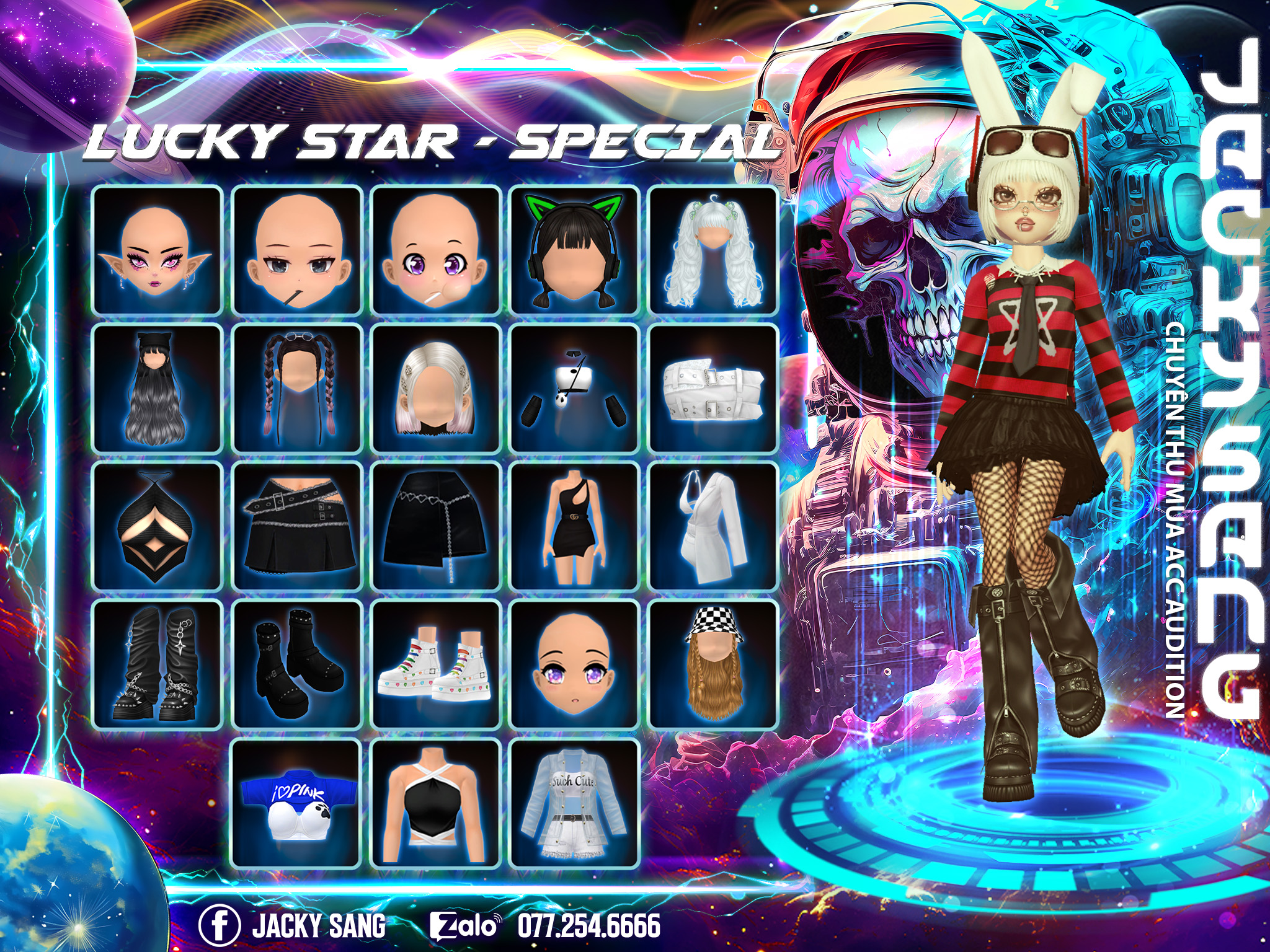Choose the blue PINK crop top
Image resolution: width=1270 pixels, height=952 pixels.
coord(296,803)
